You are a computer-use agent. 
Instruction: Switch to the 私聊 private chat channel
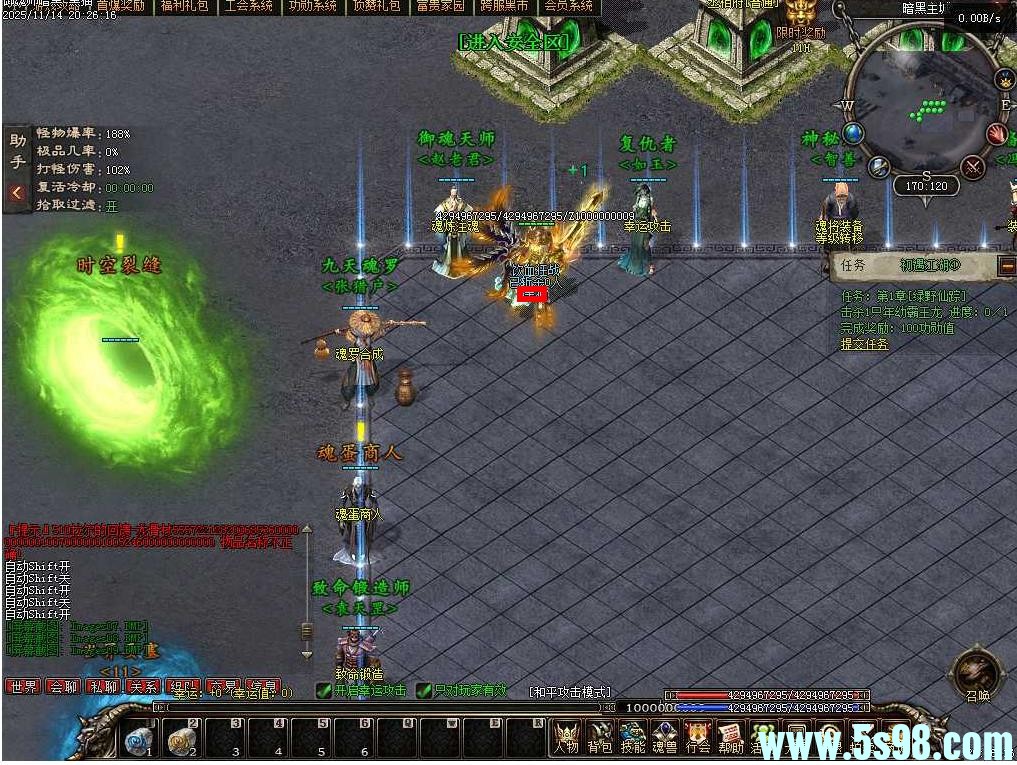[103, 687]
